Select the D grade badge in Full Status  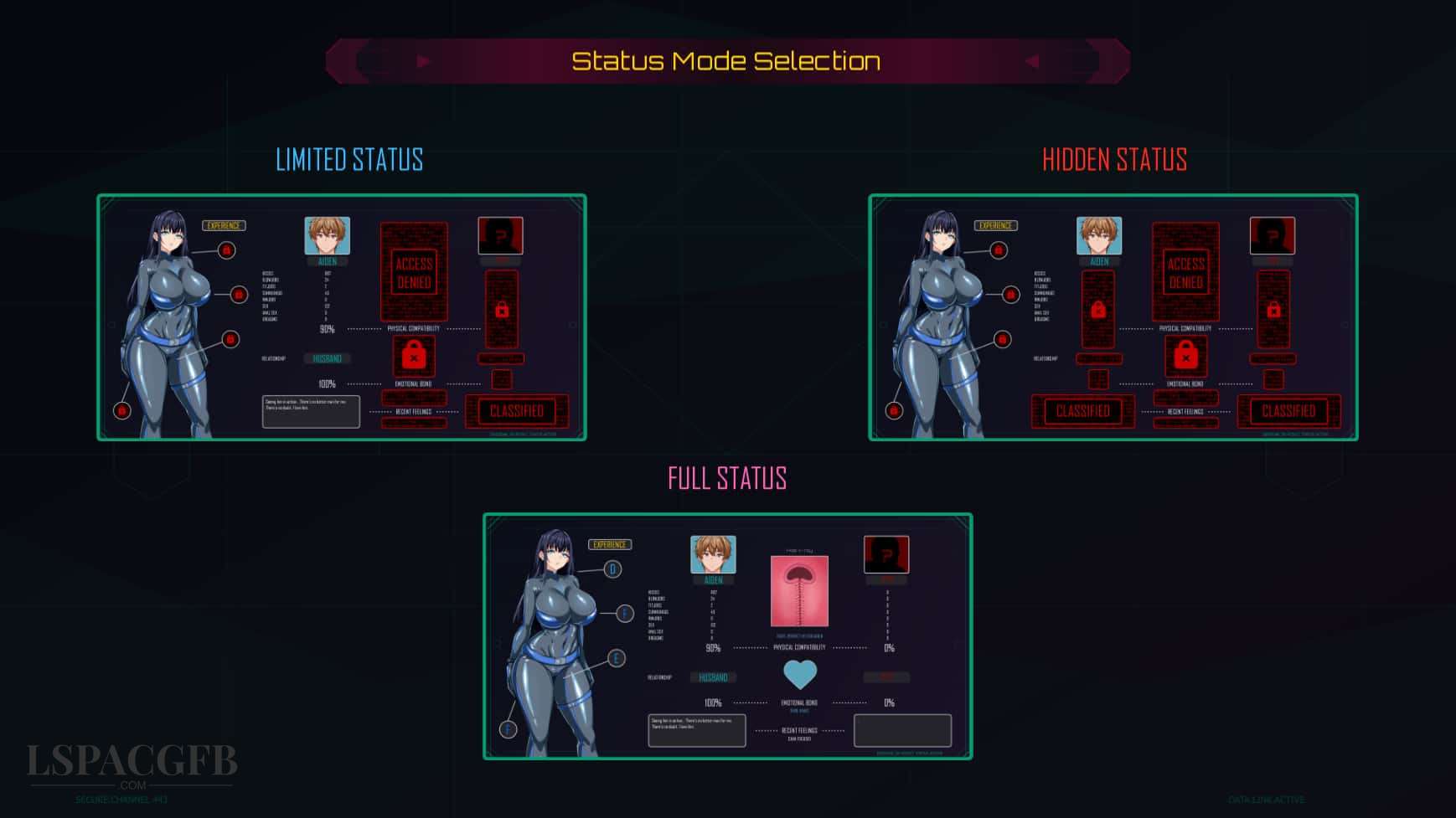pos(613,568)
